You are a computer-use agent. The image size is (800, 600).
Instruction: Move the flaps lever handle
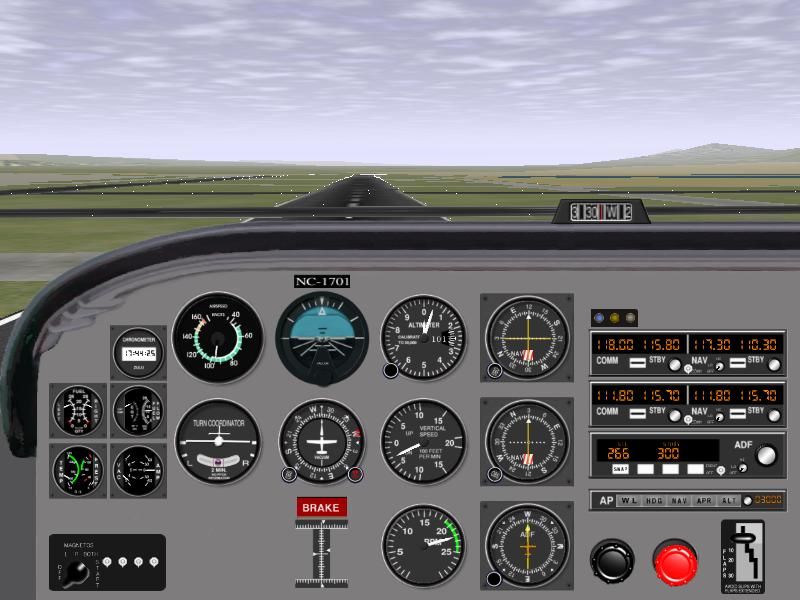[x=741, y=537]
